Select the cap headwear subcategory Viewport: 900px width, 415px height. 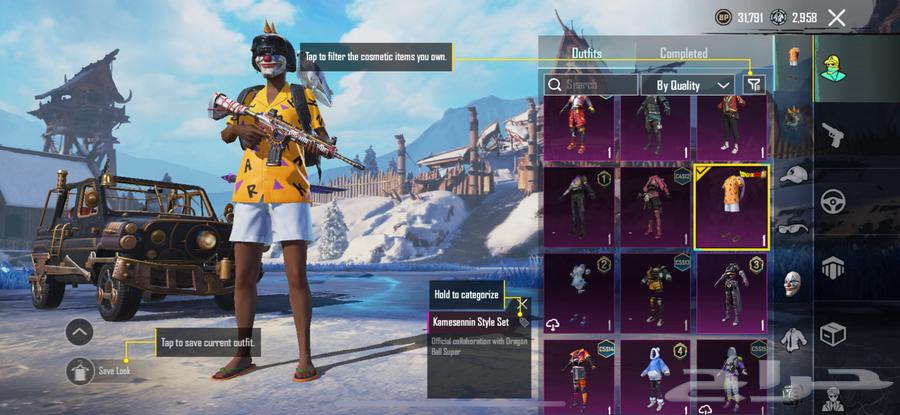pyautogui.click(x=793, y=174)
